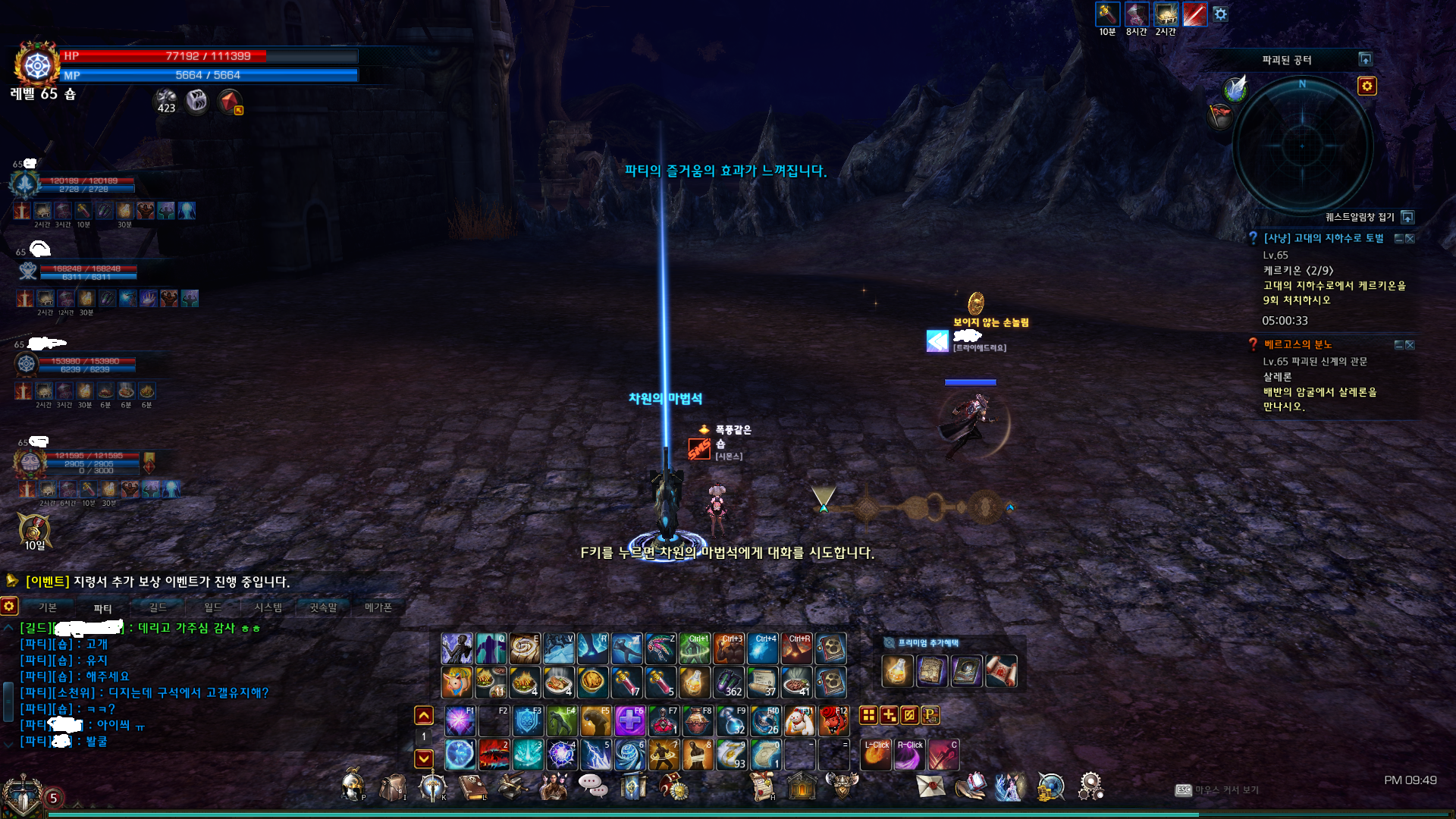
Task: Open the 메가폰 (Megaphone) chat tab
Action: (x=378, y=607)
